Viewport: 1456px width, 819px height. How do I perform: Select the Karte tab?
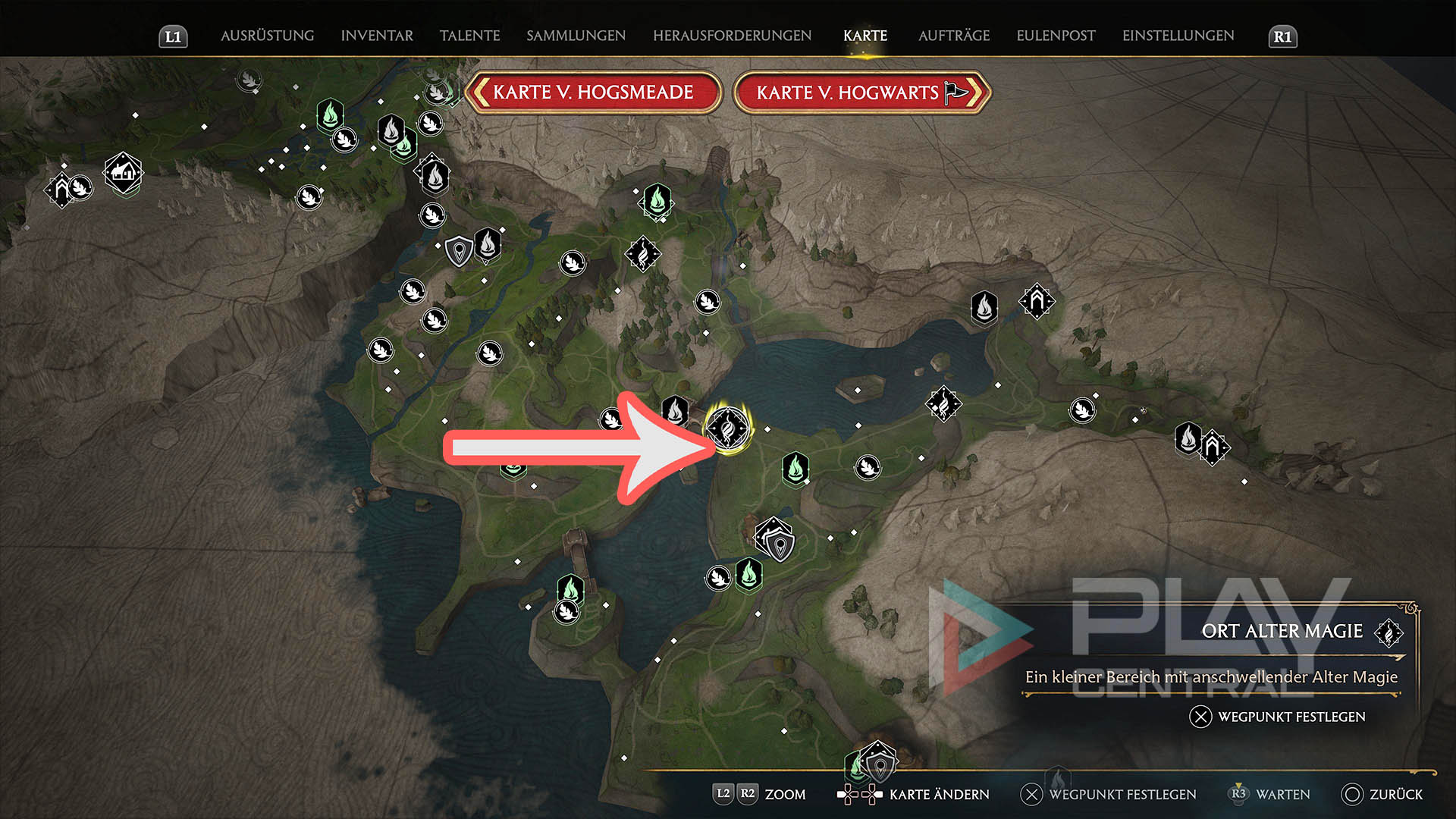(864, 36)
